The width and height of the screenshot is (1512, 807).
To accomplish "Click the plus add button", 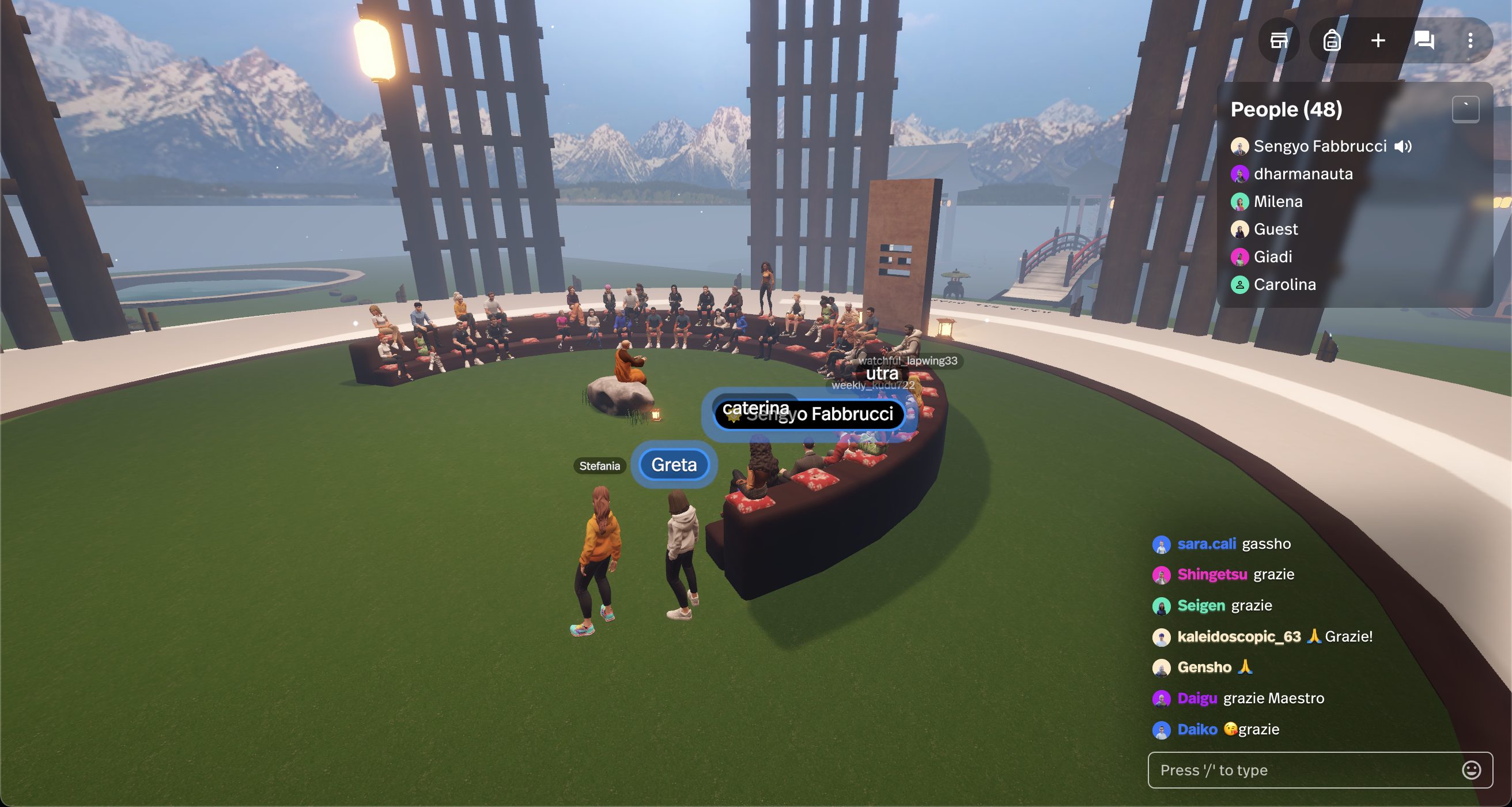I will pos(1378,40).
